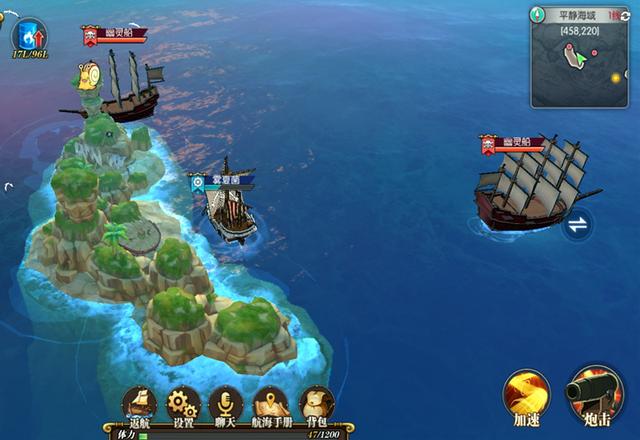Tap the yellow snail icon on the island

89,74
